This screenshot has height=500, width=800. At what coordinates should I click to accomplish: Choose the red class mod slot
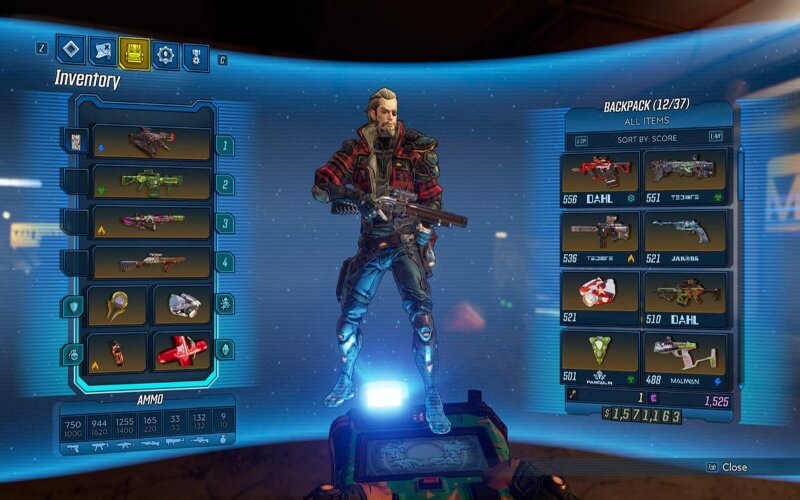pyautogui.click(x=182, y=351)
